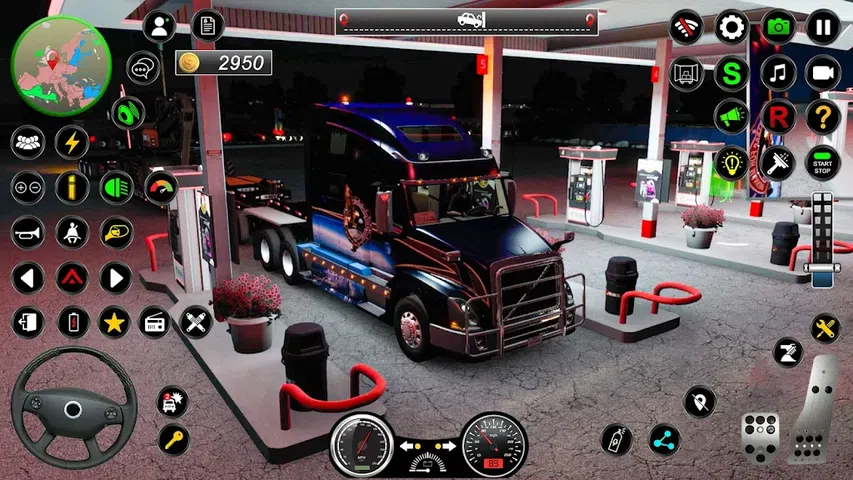Switch view with the video camera icon

pyautogui.click(x=823, y=72)
